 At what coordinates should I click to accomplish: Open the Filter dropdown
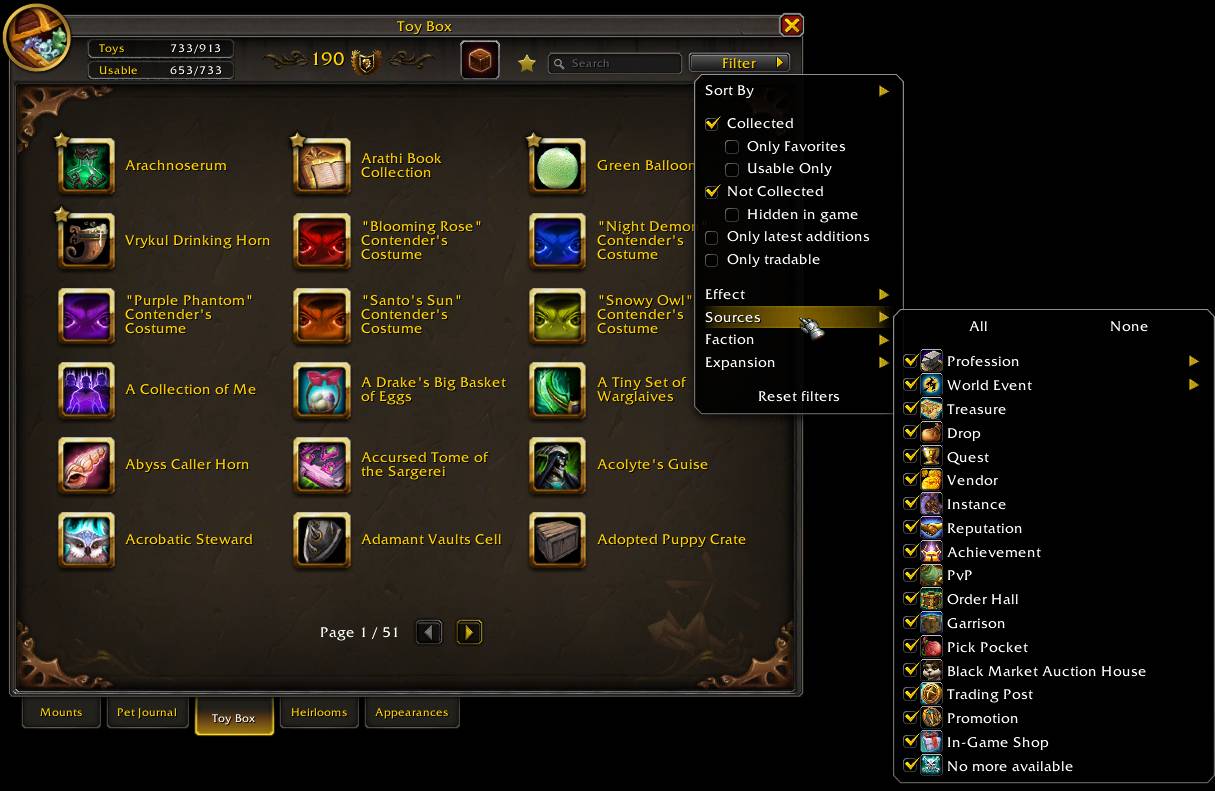739,63
